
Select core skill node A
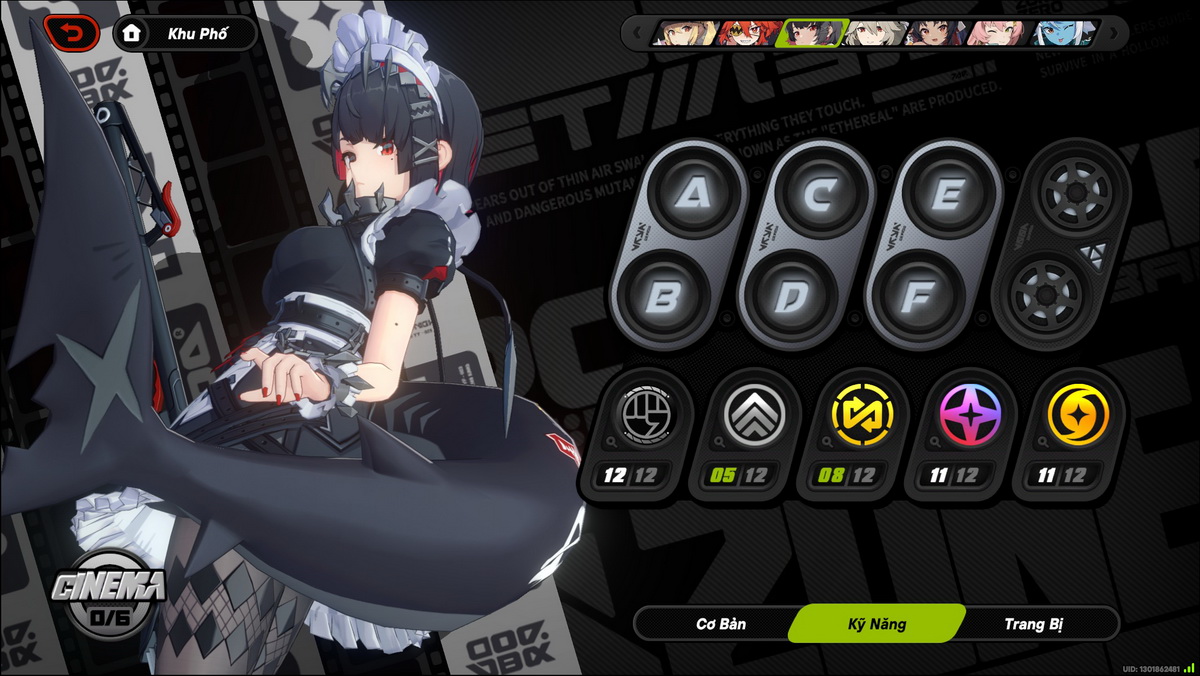692,194
